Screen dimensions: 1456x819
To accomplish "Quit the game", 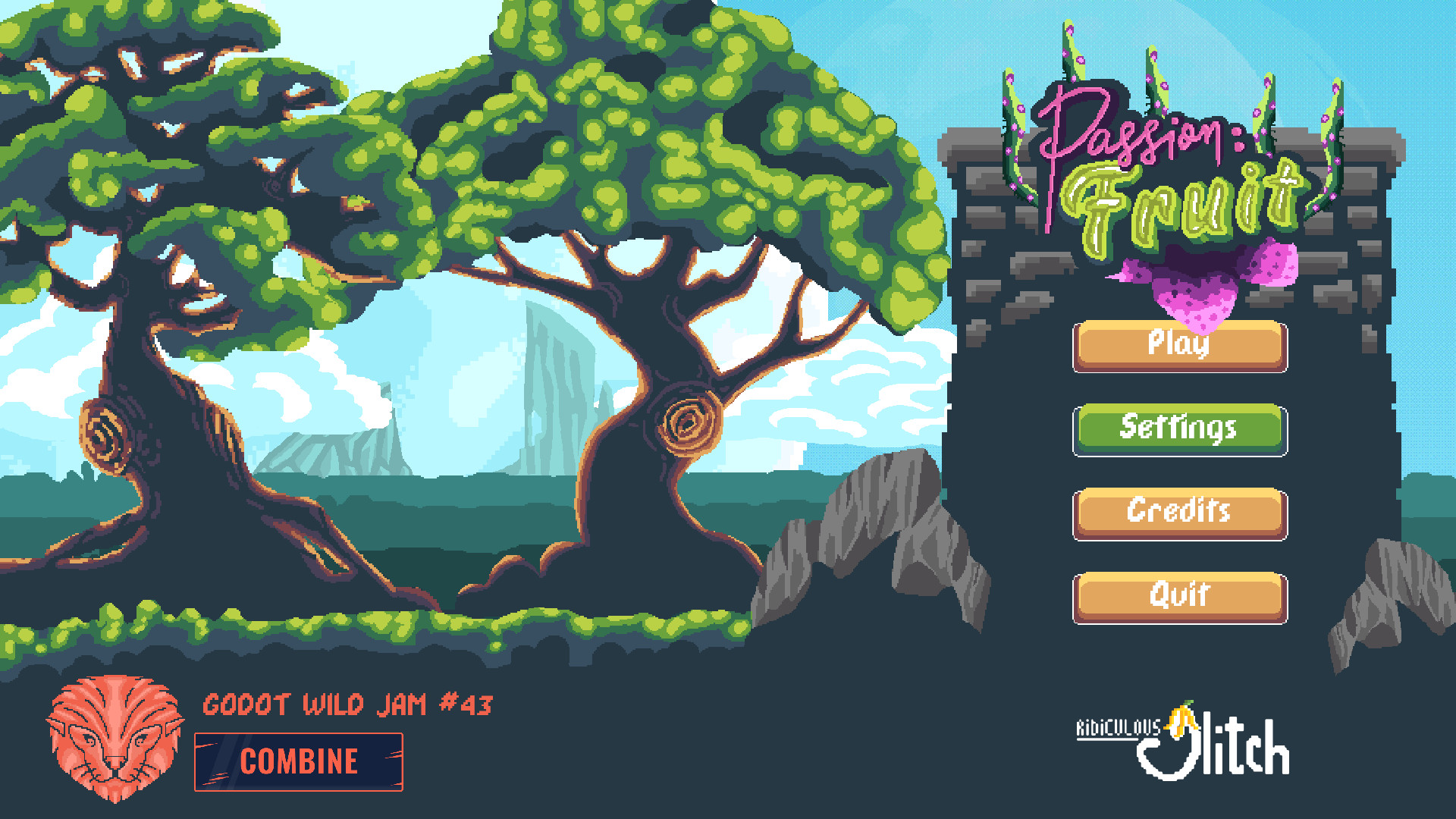I will click(1179, 597).
